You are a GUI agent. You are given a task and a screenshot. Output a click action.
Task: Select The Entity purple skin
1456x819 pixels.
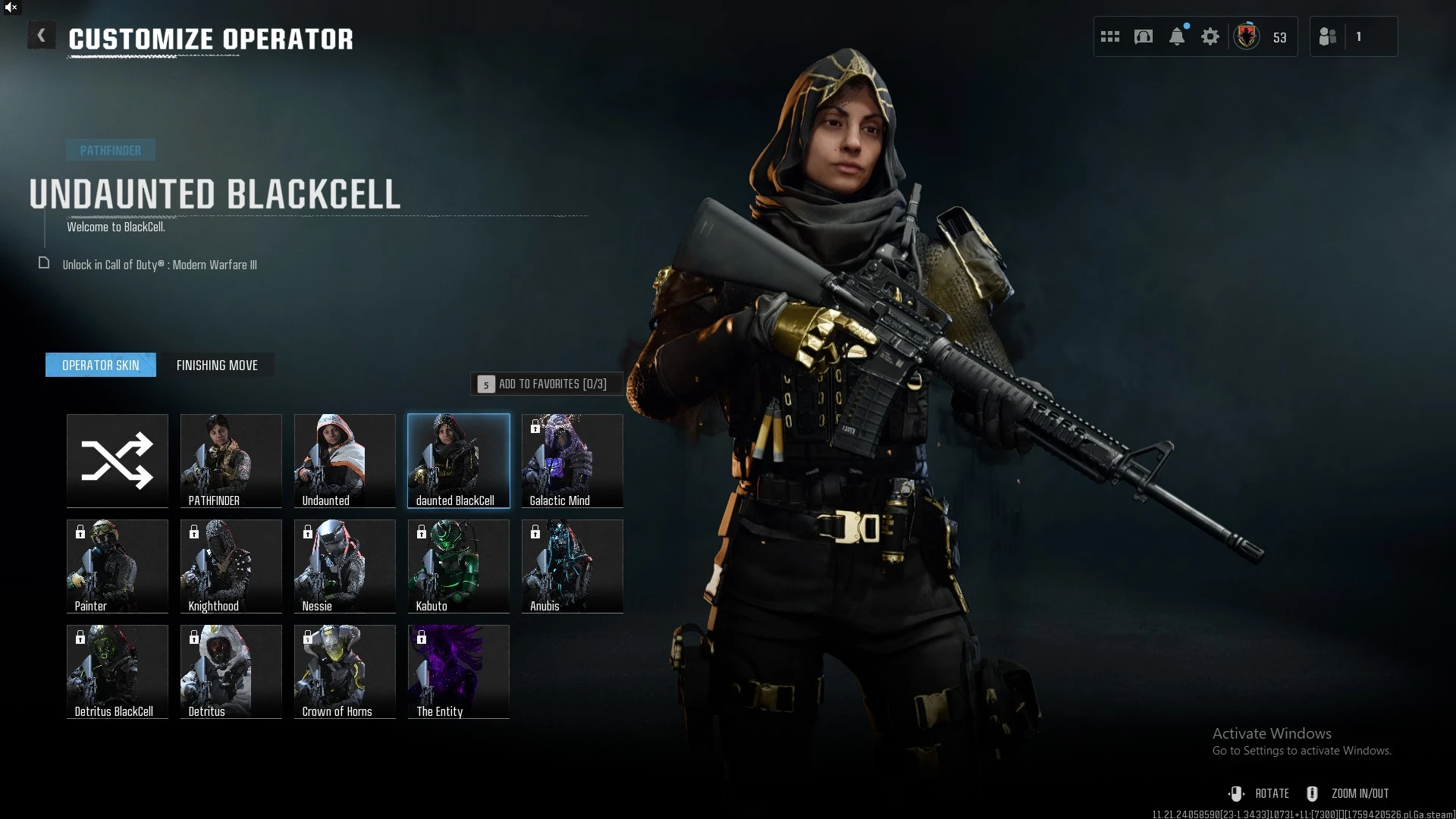click(459, 671)
